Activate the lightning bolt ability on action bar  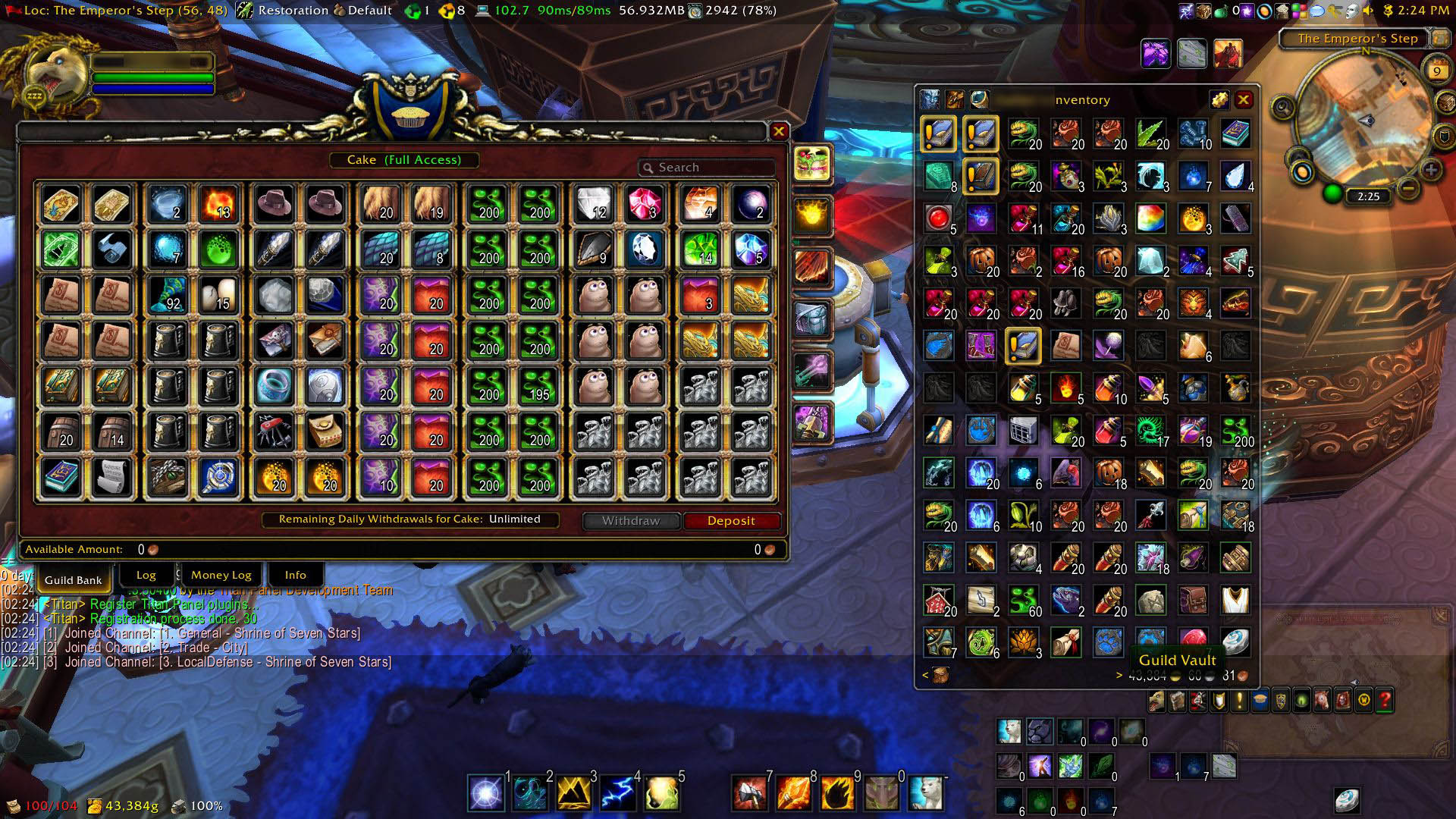(x=617, y=793)
